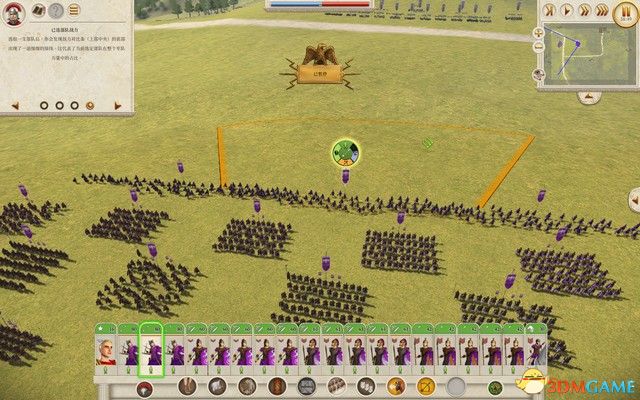Pause the battle with the round pause button
The width and height of the screenshot is (640, 400).
(626, 12)
